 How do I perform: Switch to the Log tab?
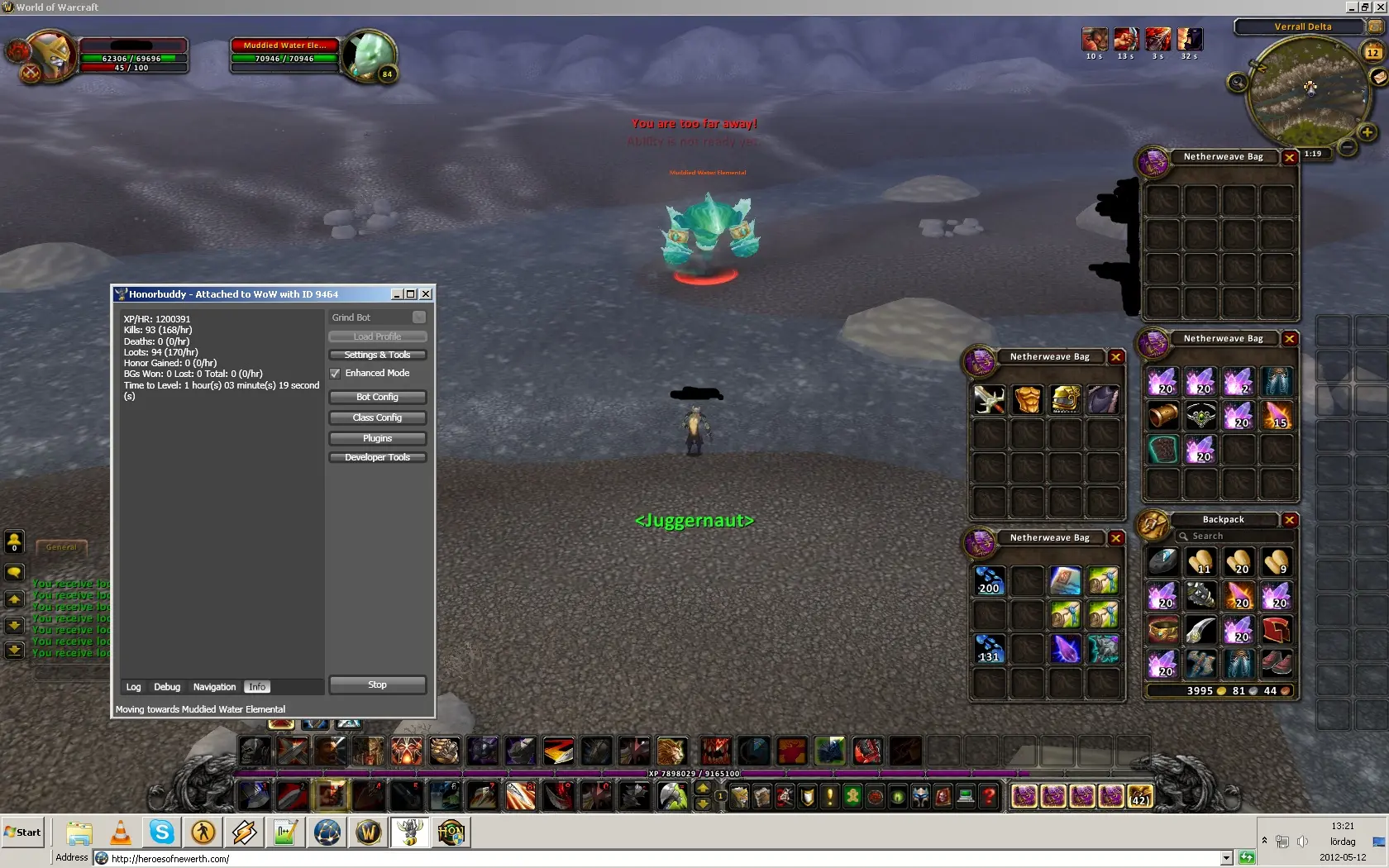click(133, 687)
